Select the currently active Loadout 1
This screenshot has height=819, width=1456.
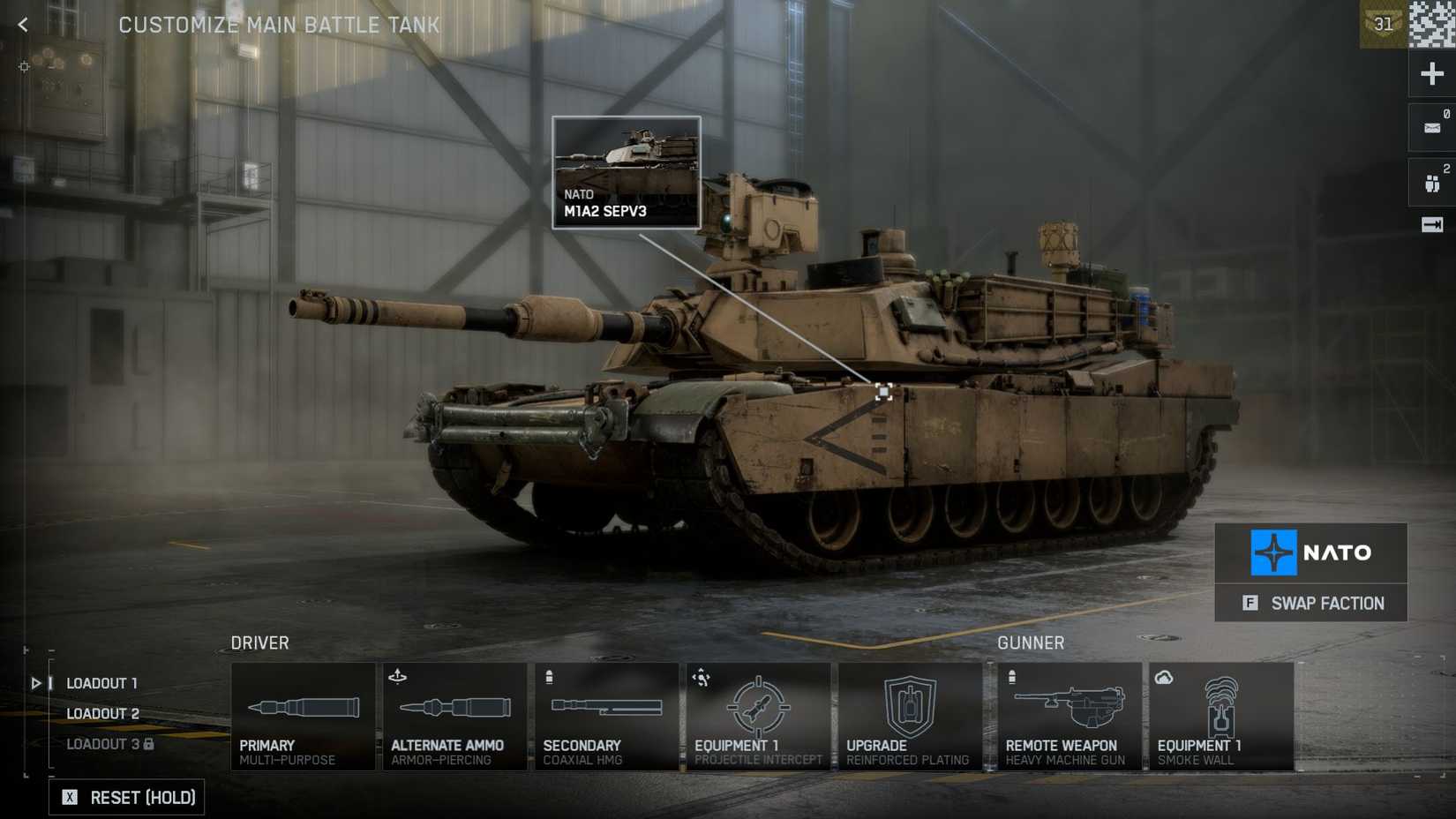pyautogui.click(x=101, y=682)
